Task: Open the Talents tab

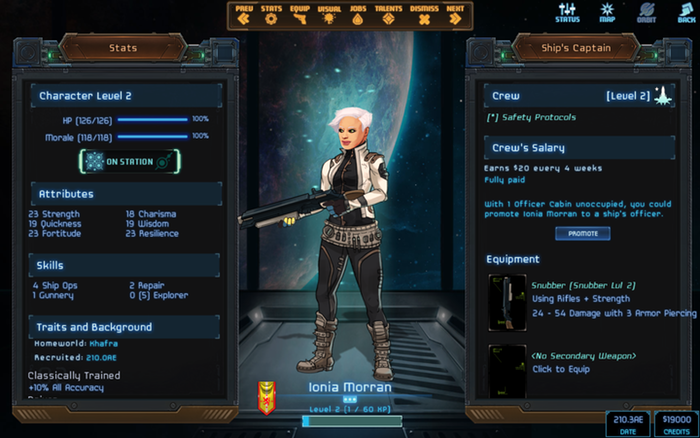Action: click(x=390, y=14)
